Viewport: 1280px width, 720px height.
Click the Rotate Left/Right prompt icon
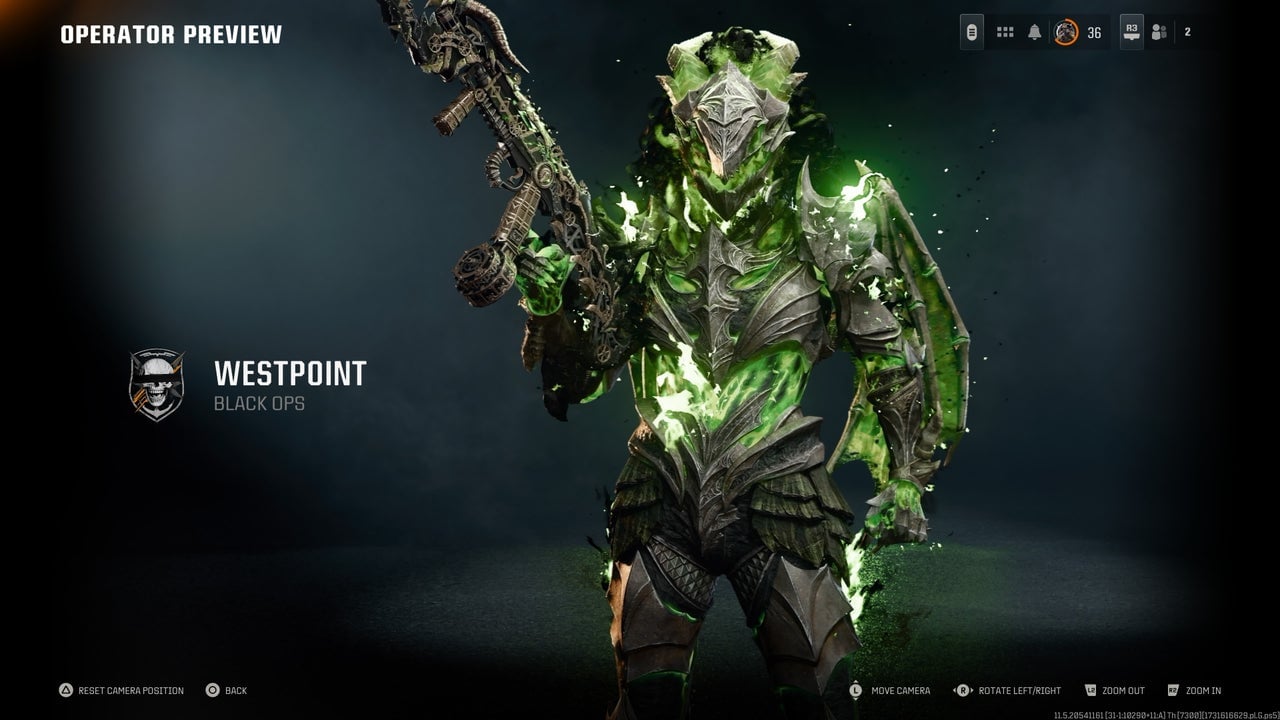coord(961,690)
